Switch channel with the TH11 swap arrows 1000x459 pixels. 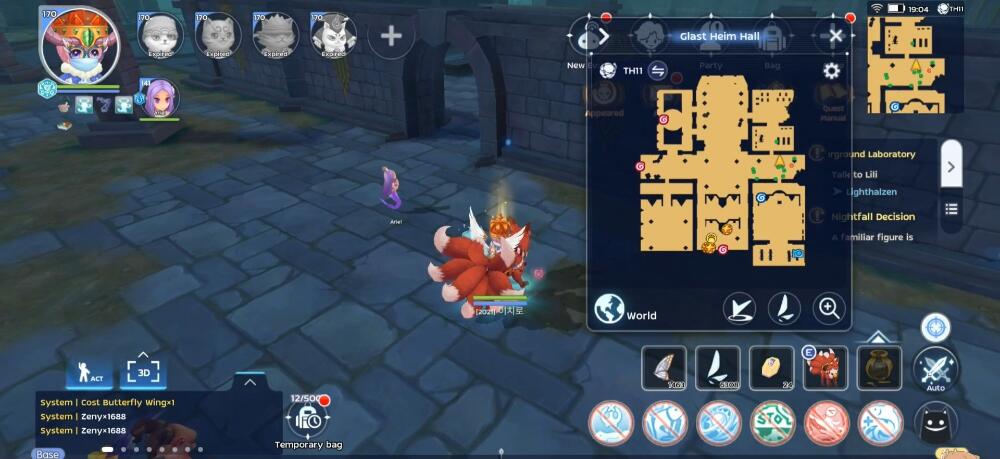(x=658, y=70)
